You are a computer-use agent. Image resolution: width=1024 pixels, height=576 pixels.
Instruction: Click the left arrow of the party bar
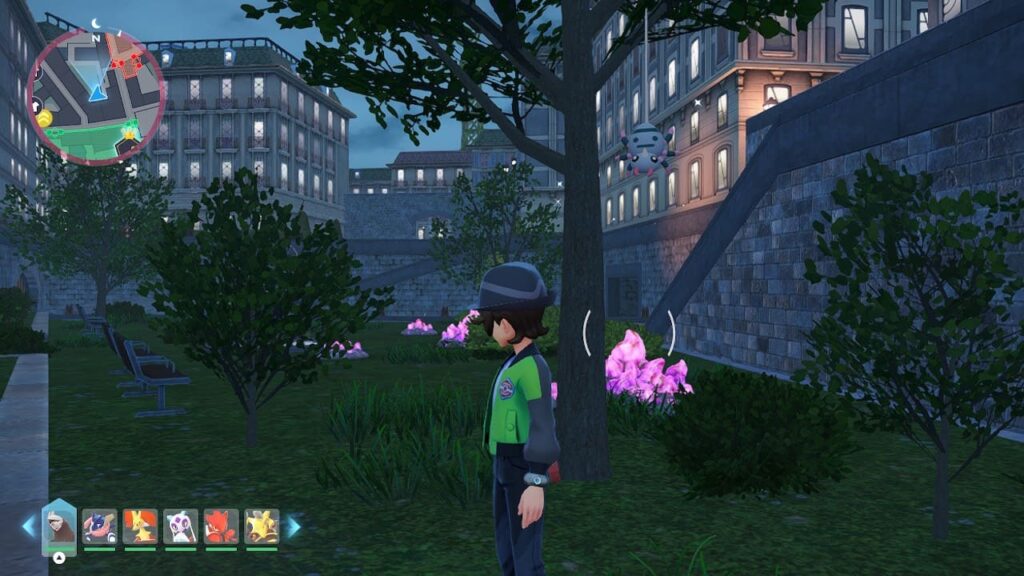click(28, 526)
